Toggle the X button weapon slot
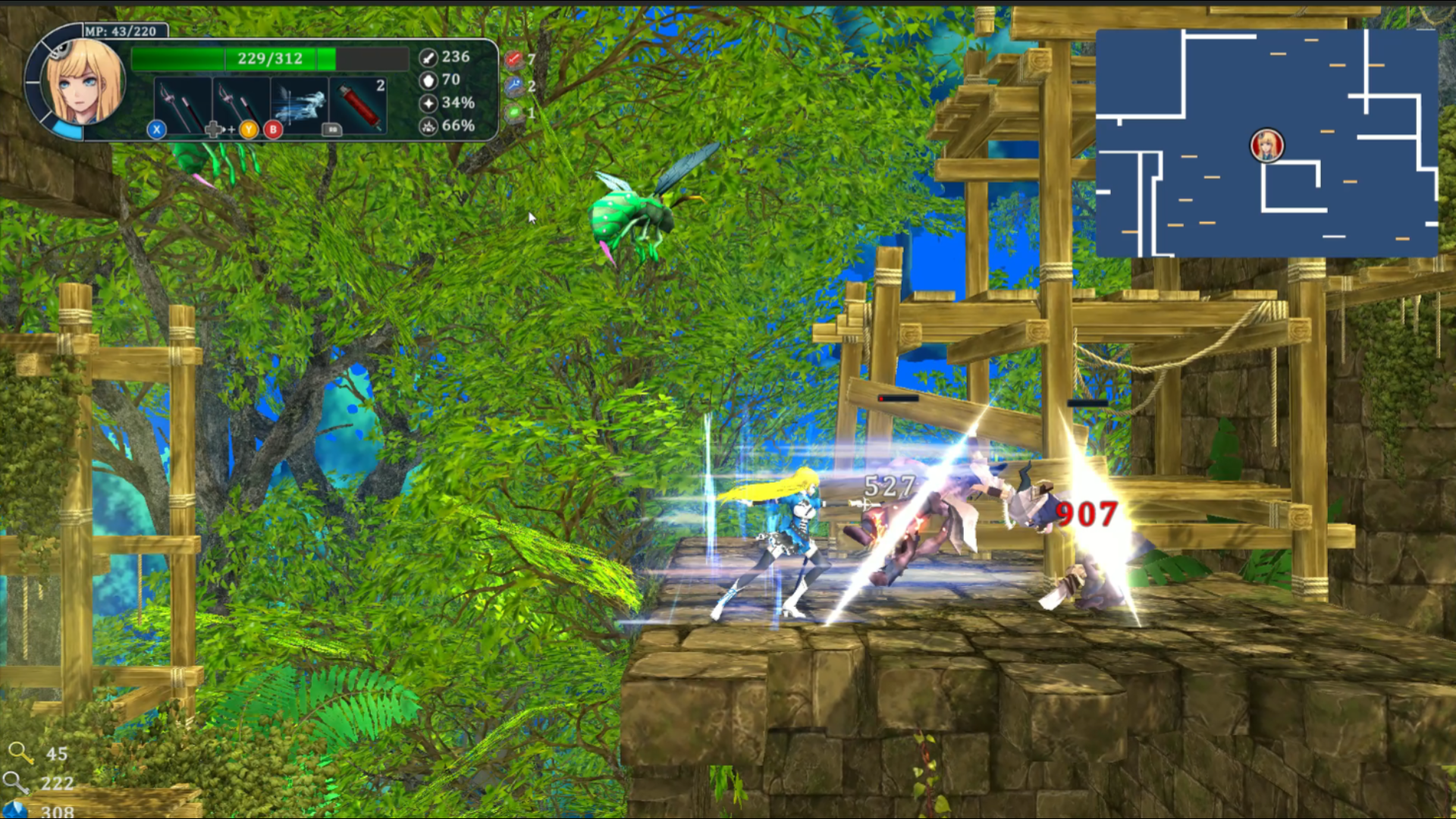This screenshot has height=819, width=1456. point(156,130)
